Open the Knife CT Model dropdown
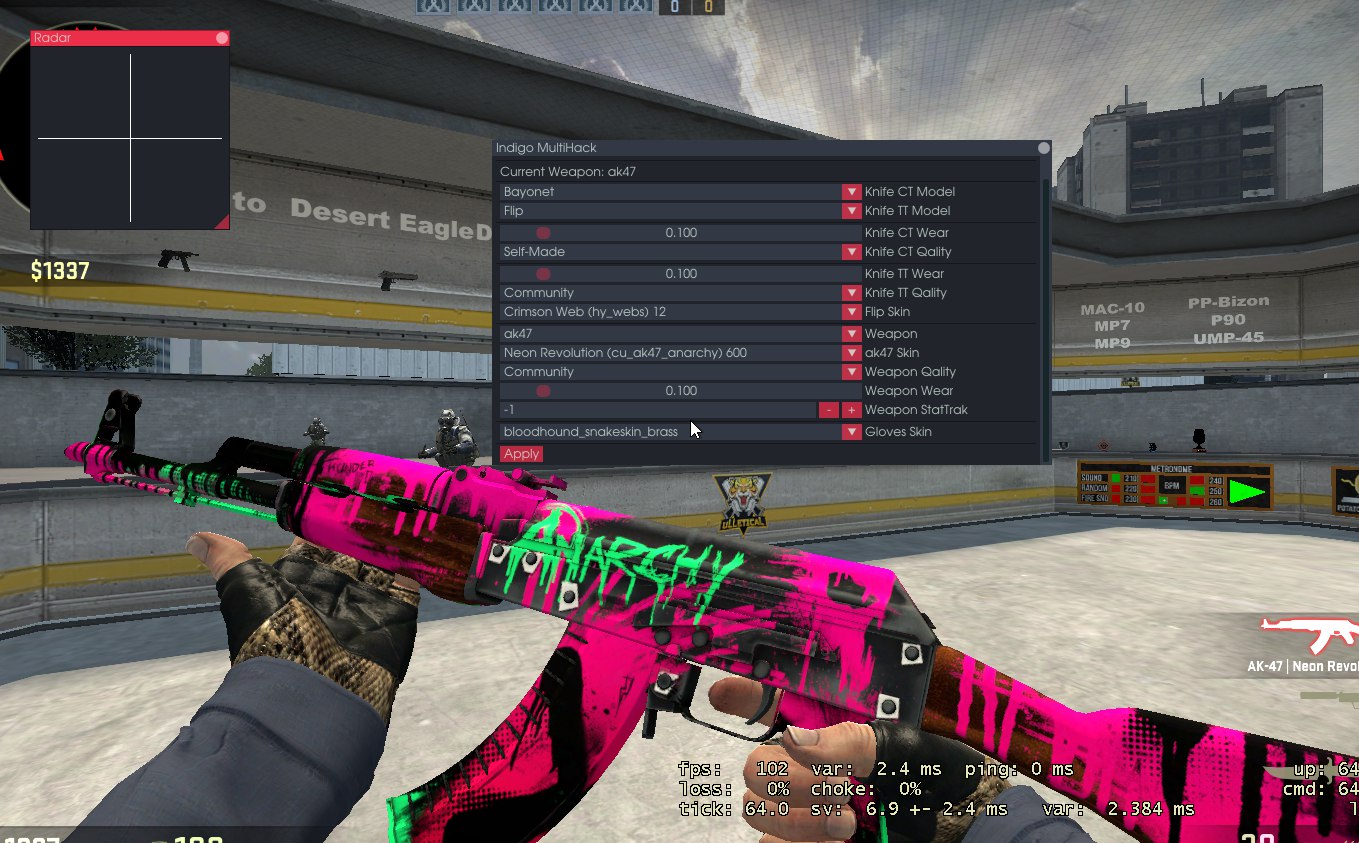Viewport: 1359px width, 843px height. pos(850,192)
